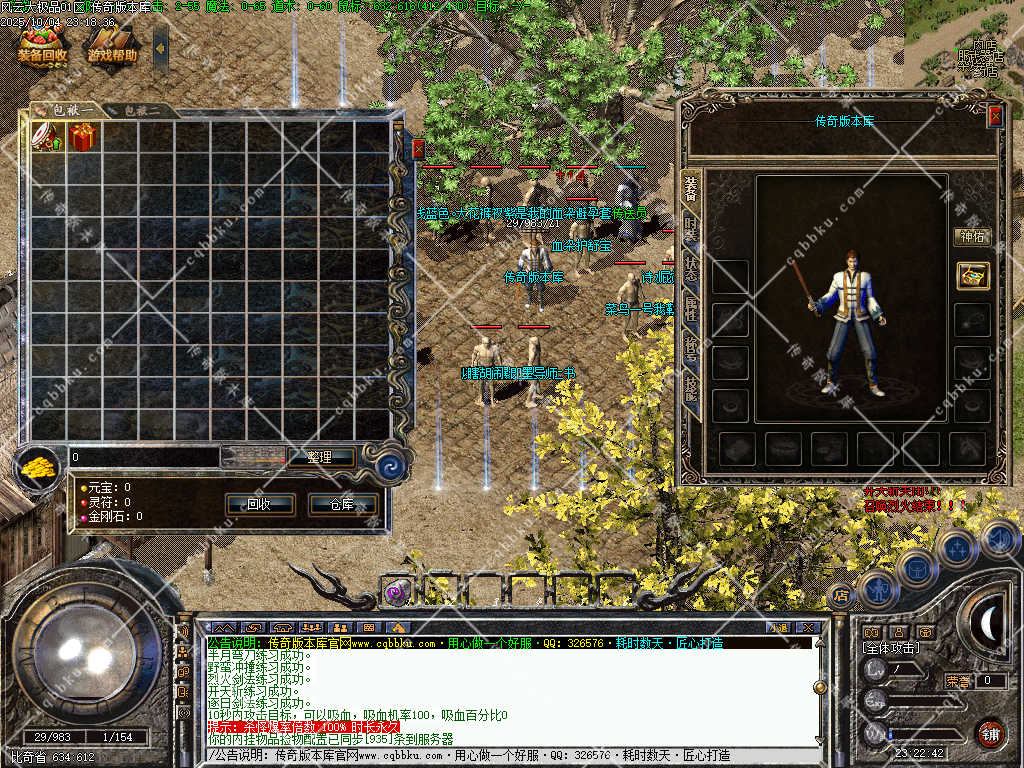Screen dimensions: 1024x768
Task: Close the character equipment panel
Action: pos(994,116)
